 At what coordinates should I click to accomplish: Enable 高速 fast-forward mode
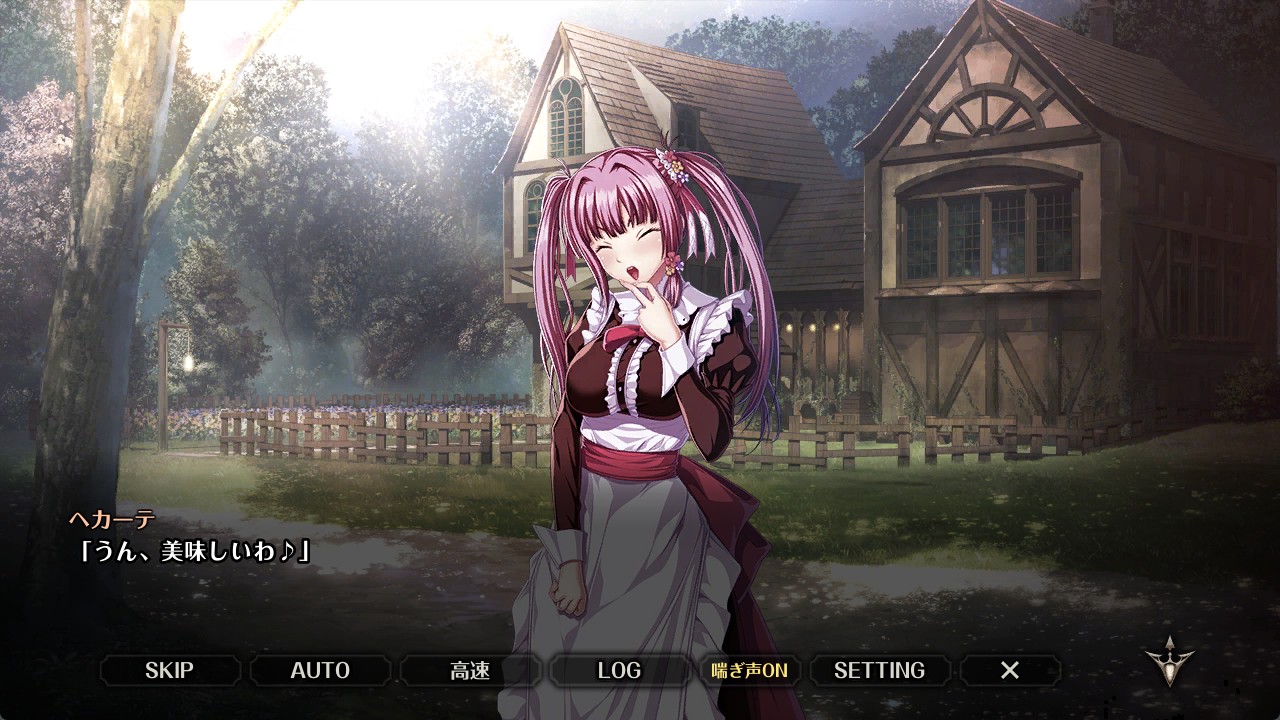[470, 670]
